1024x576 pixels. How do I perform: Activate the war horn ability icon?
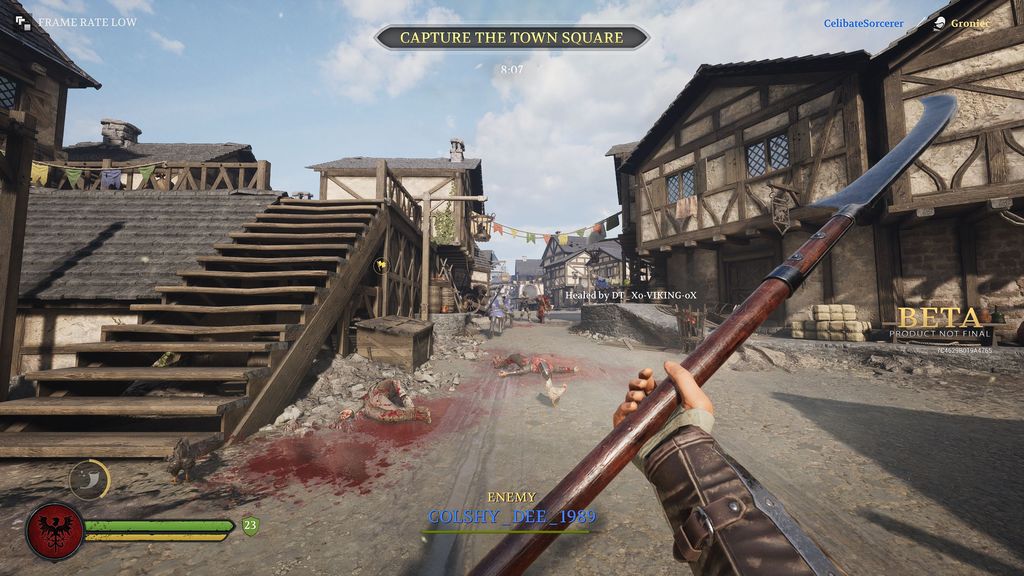point(89,480)
